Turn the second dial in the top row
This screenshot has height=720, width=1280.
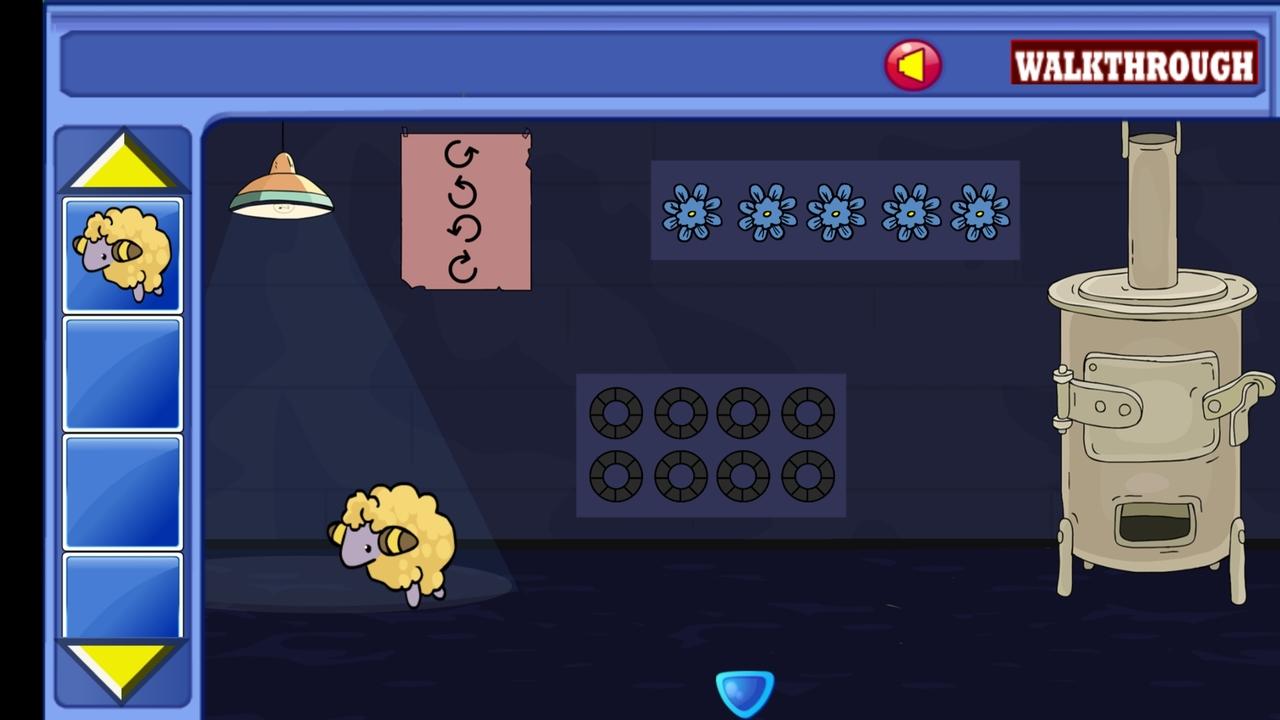click(x=679, y=413)
